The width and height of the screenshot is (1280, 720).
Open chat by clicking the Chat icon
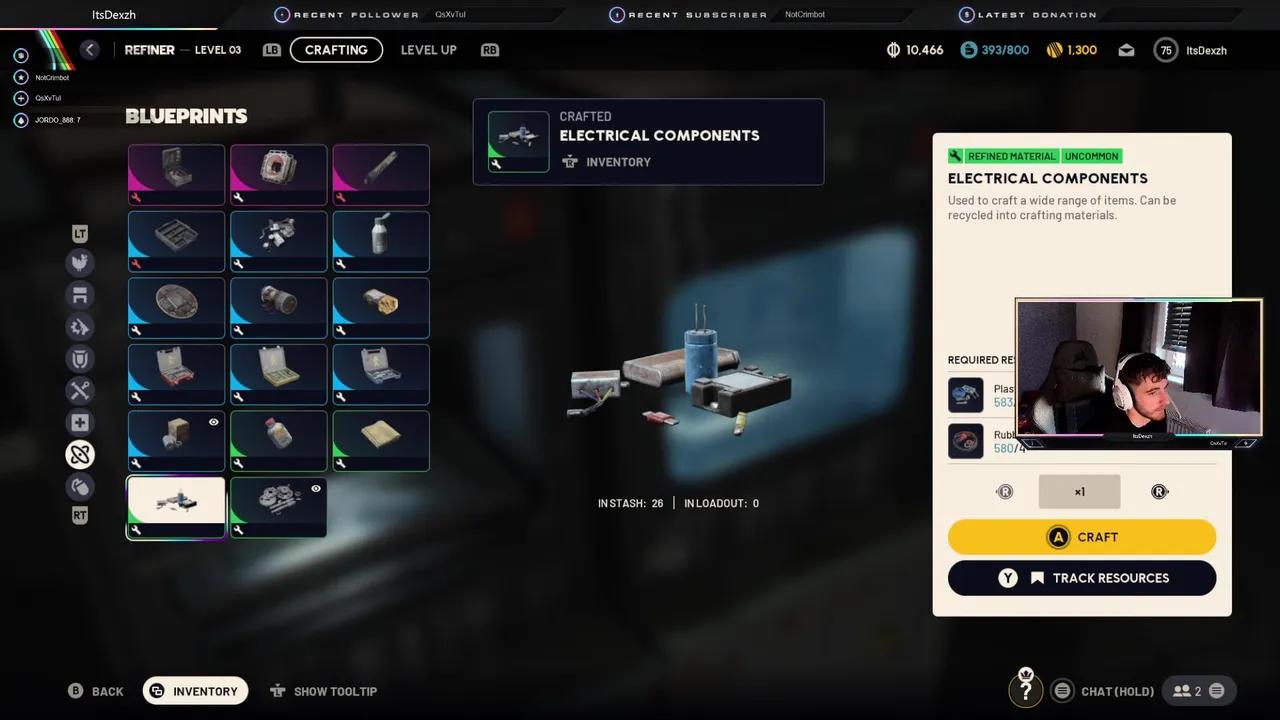pyautogui.click(x=1062, y=690)
